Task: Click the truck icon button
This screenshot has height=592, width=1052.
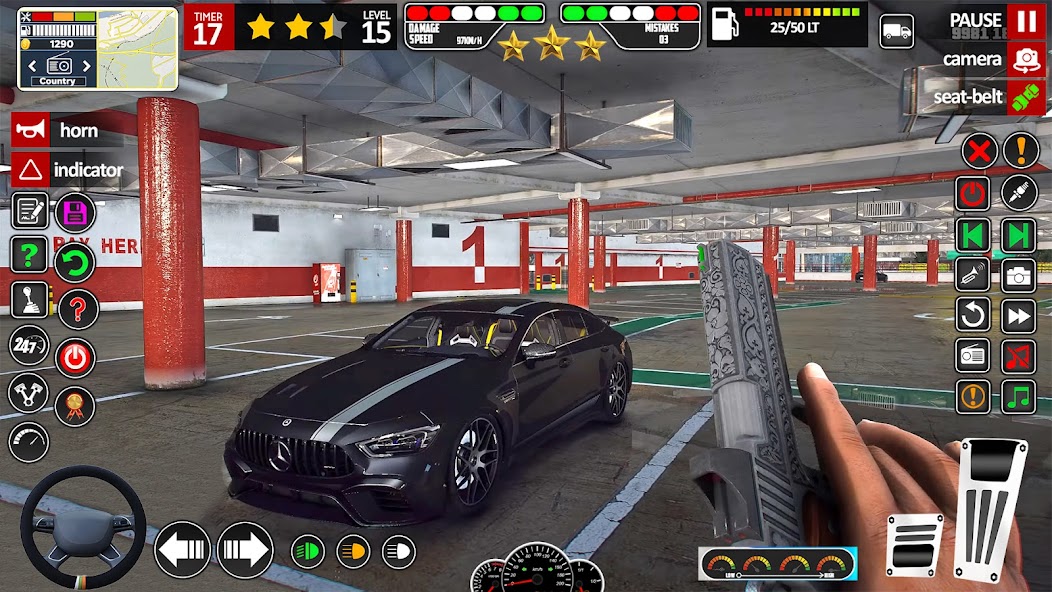Action: tap(896, 31)
